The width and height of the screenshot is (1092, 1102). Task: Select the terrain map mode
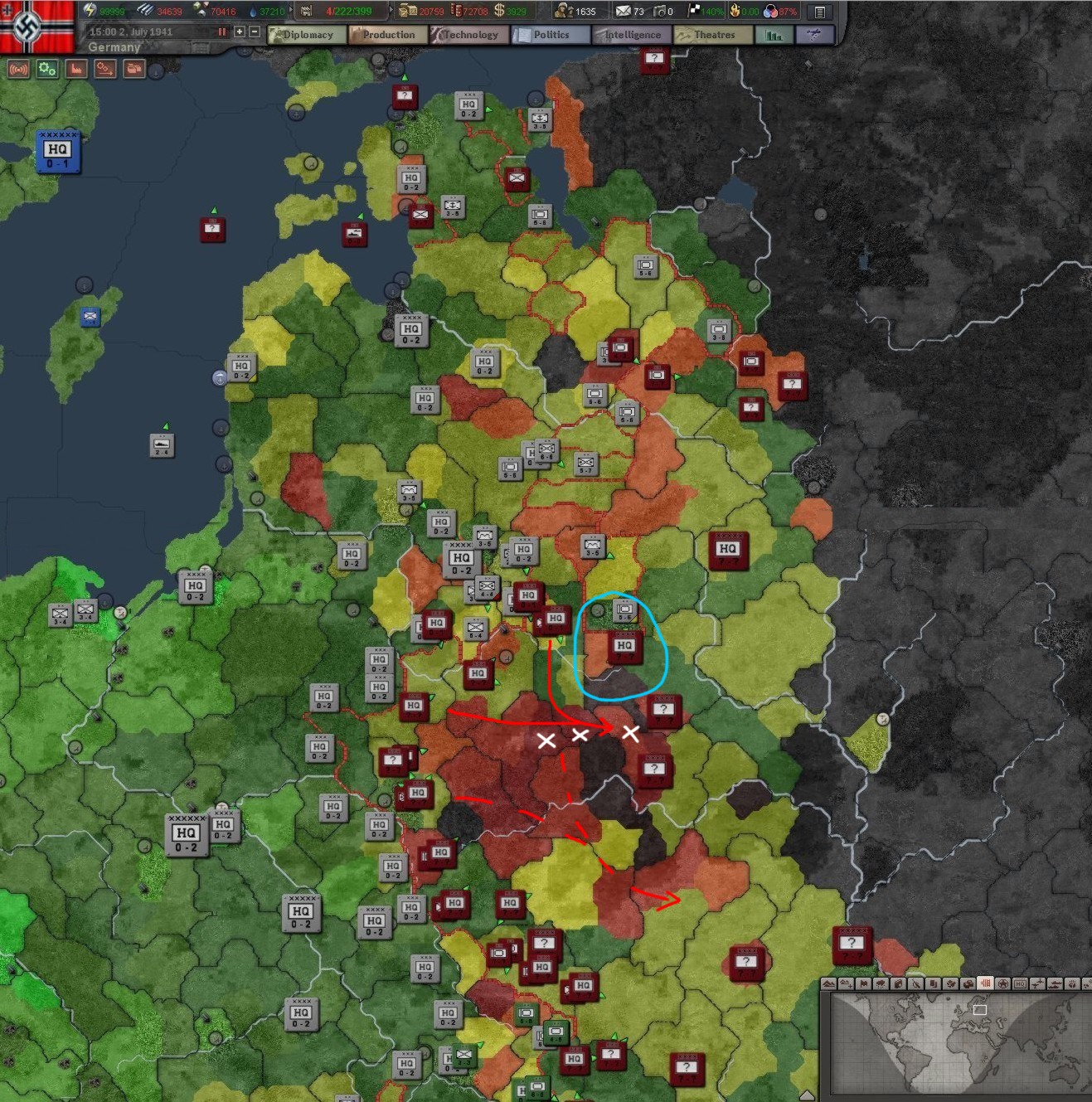coord(828,983)
